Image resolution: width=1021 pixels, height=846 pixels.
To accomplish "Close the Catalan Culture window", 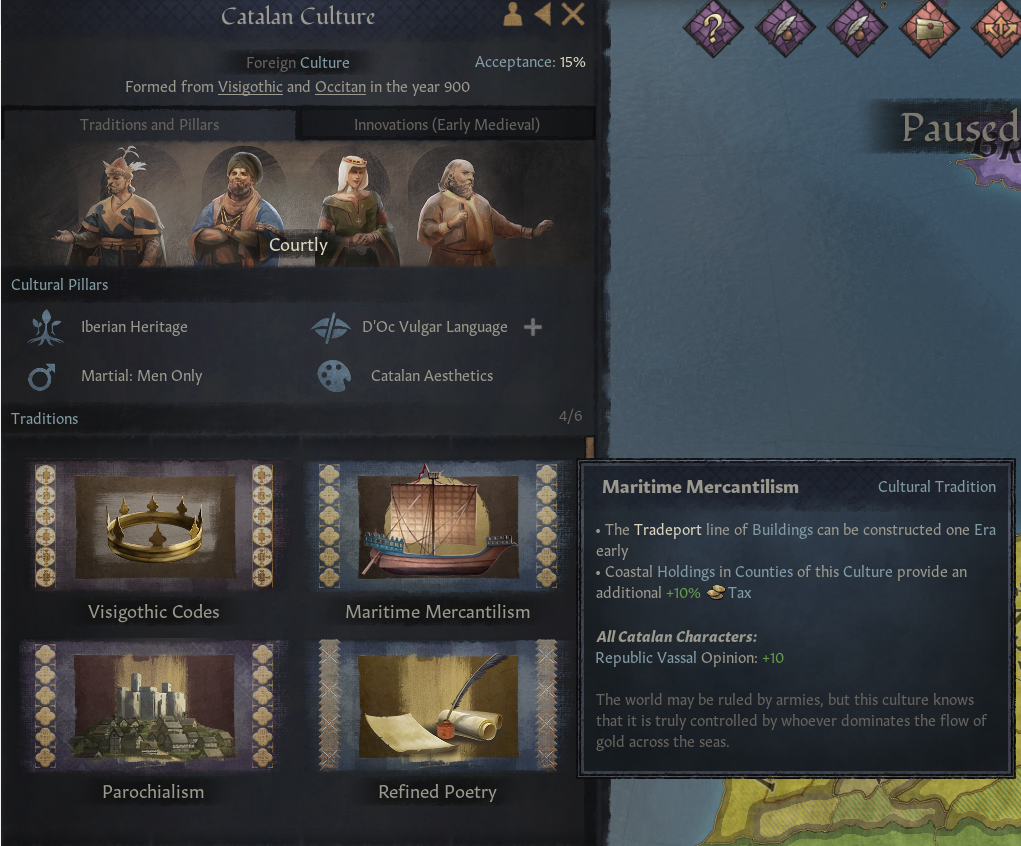I will [x=573, y=14].
